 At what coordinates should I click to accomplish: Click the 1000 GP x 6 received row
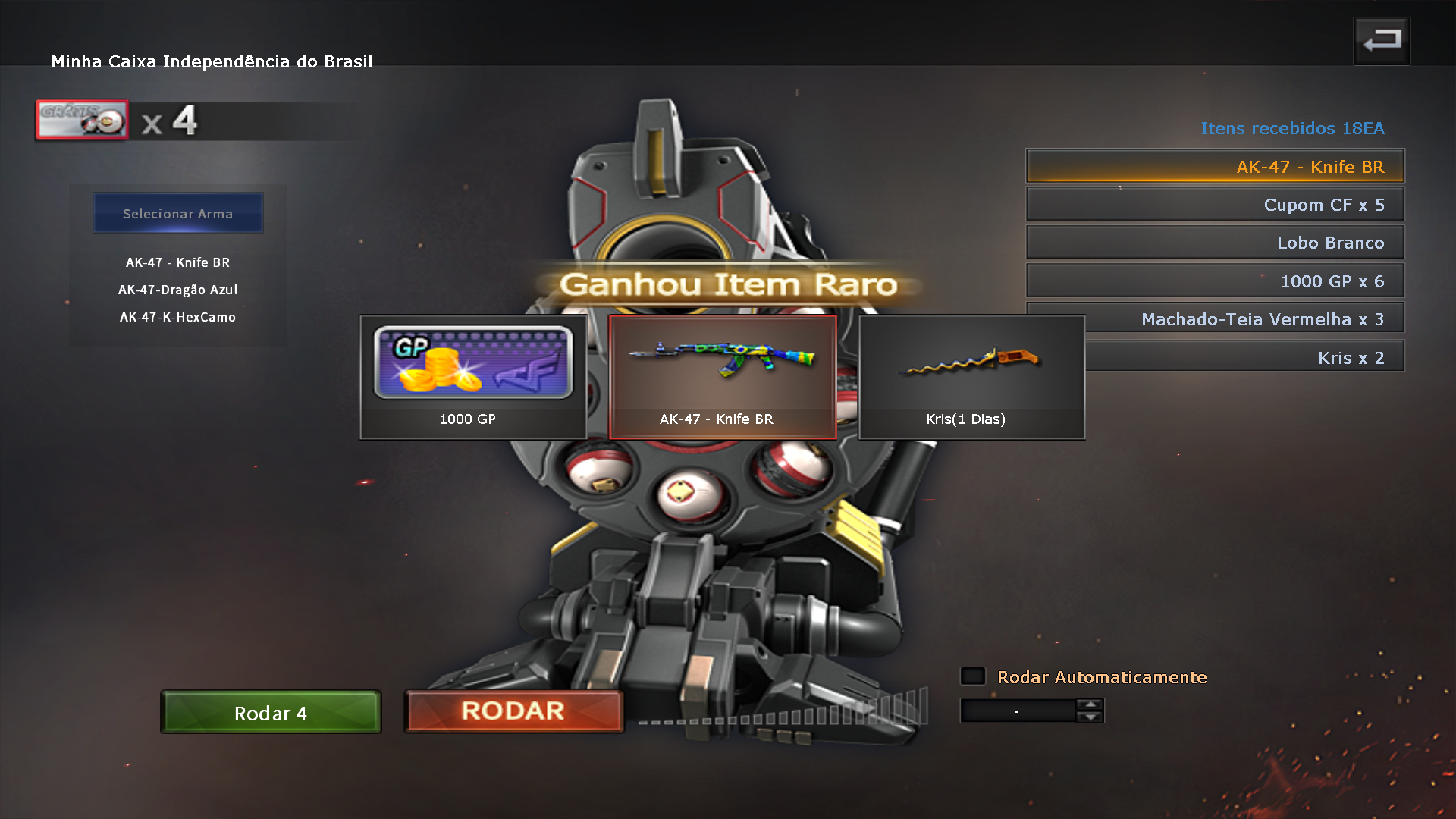click(x=1215, y=281)
